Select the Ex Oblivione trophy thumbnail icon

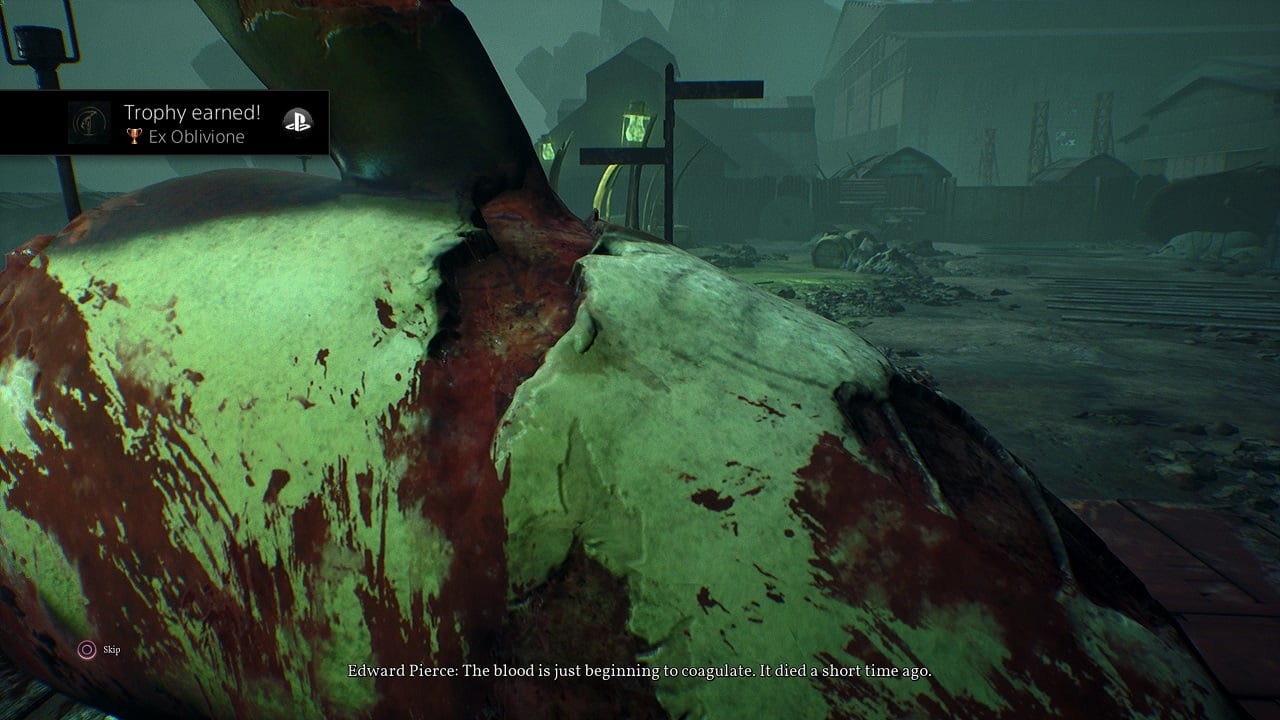click(x=89, y=123)
